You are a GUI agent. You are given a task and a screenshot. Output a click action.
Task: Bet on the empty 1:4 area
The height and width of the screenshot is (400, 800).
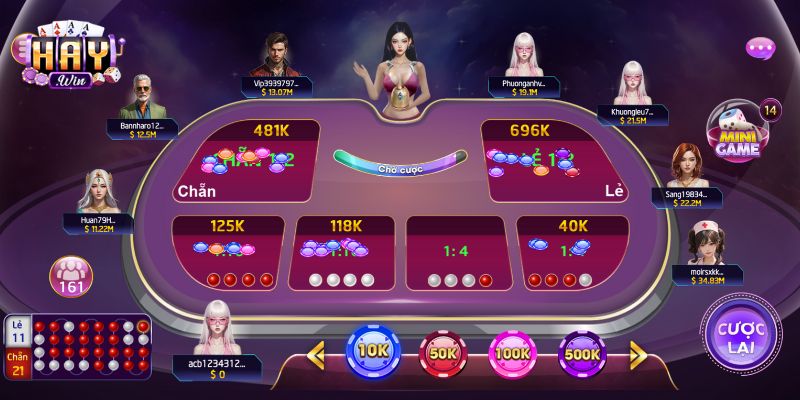point(456,252)
